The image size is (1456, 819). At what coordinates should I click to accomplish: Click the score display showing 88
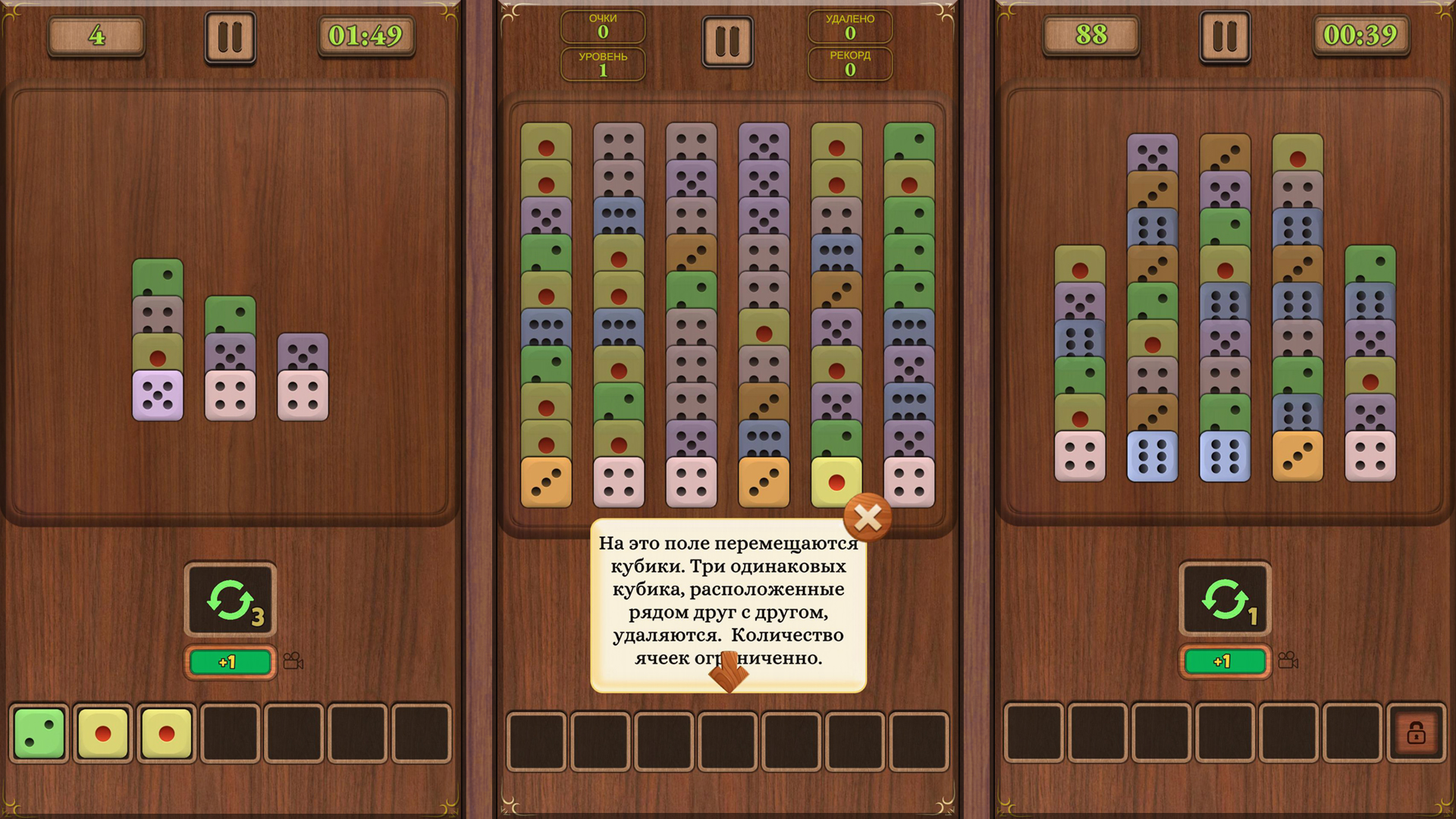click(1090, 34)
